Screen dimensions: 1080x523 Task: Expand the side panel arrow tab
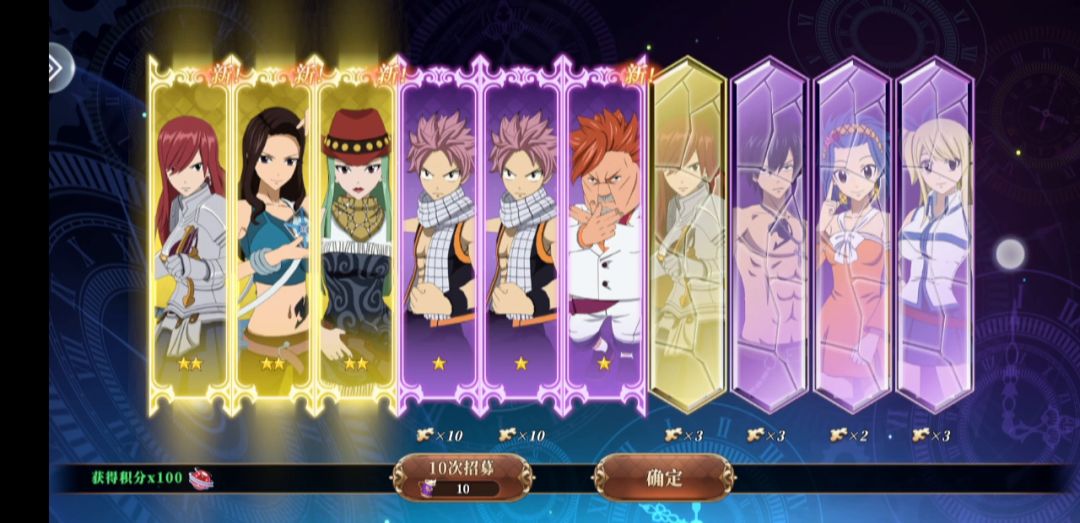pyautogui.click(x=60, y=67)
